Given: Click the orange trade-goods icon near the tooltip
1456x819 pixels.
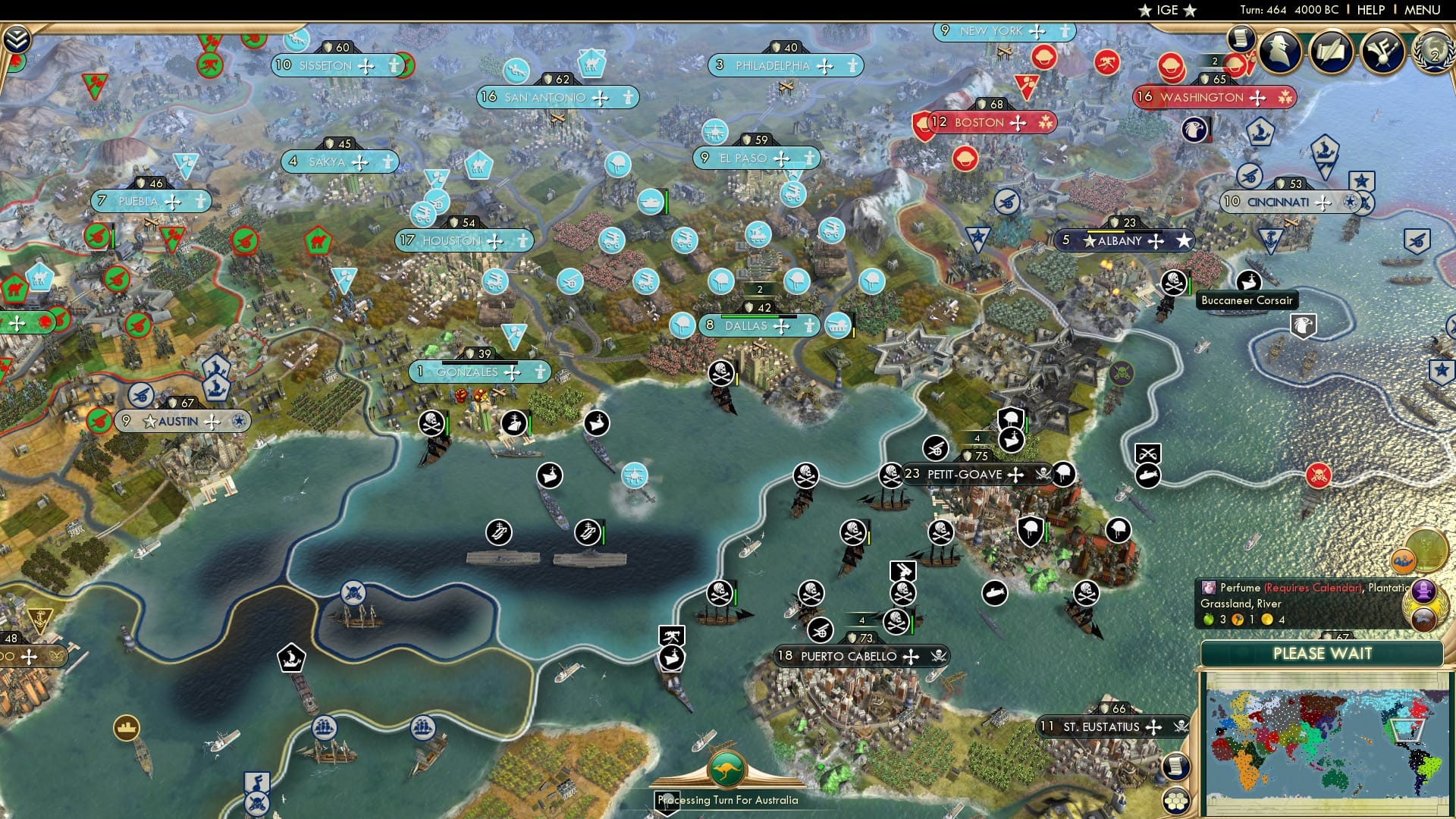Looking at the screenshot, I should tap(1403, 561).
